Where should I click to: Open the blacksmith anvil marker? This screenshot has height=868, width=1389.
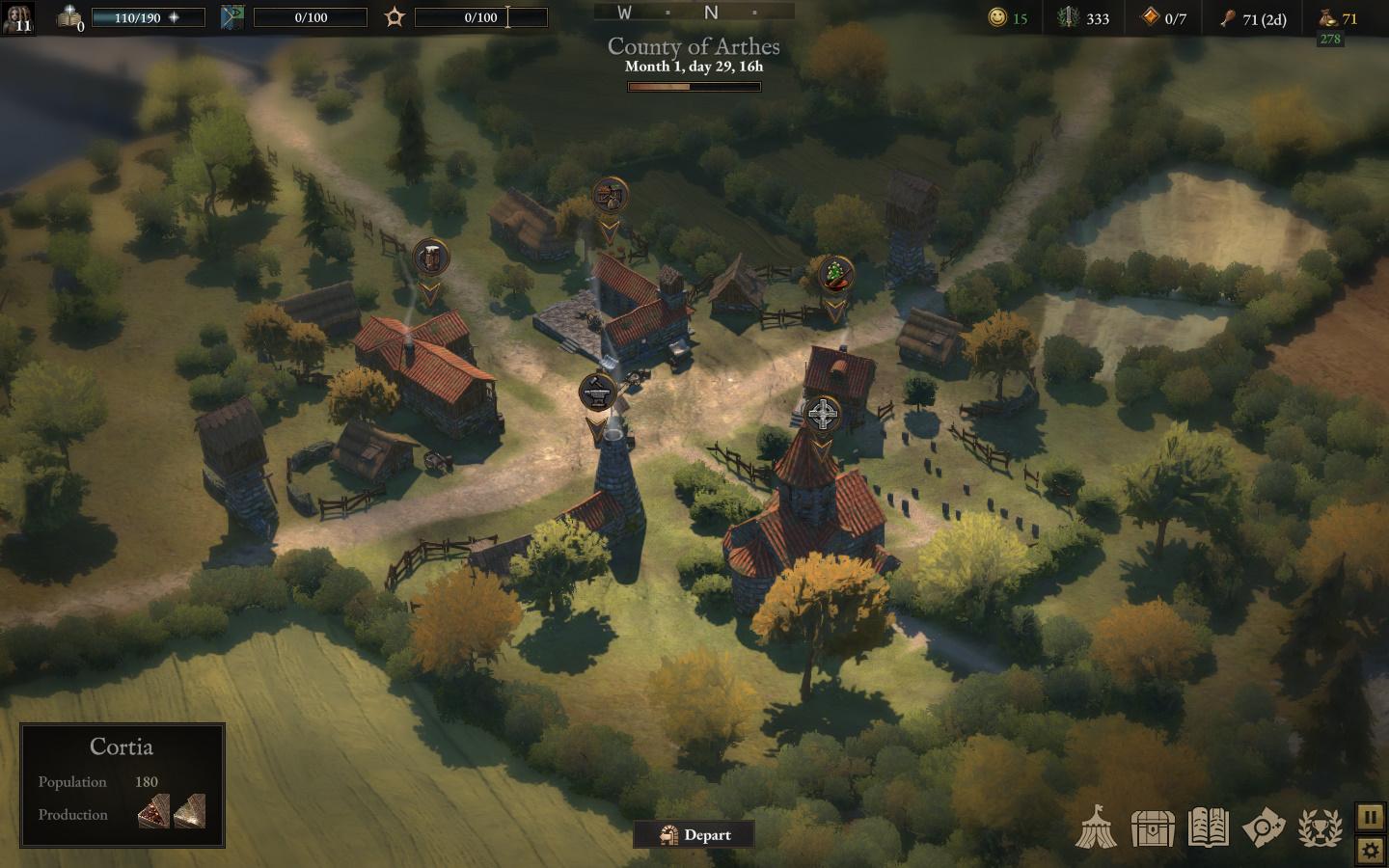pos(597,393)
